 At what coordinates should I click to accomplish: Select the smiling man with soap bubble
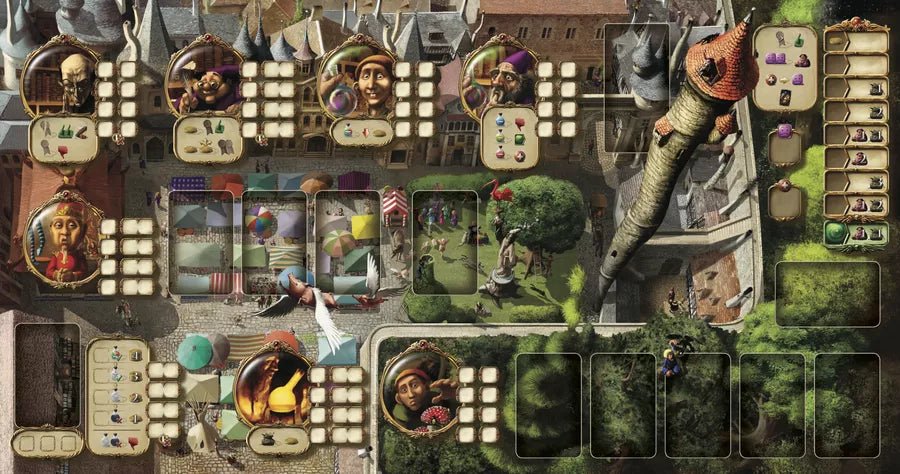click(x=356, y=80)
